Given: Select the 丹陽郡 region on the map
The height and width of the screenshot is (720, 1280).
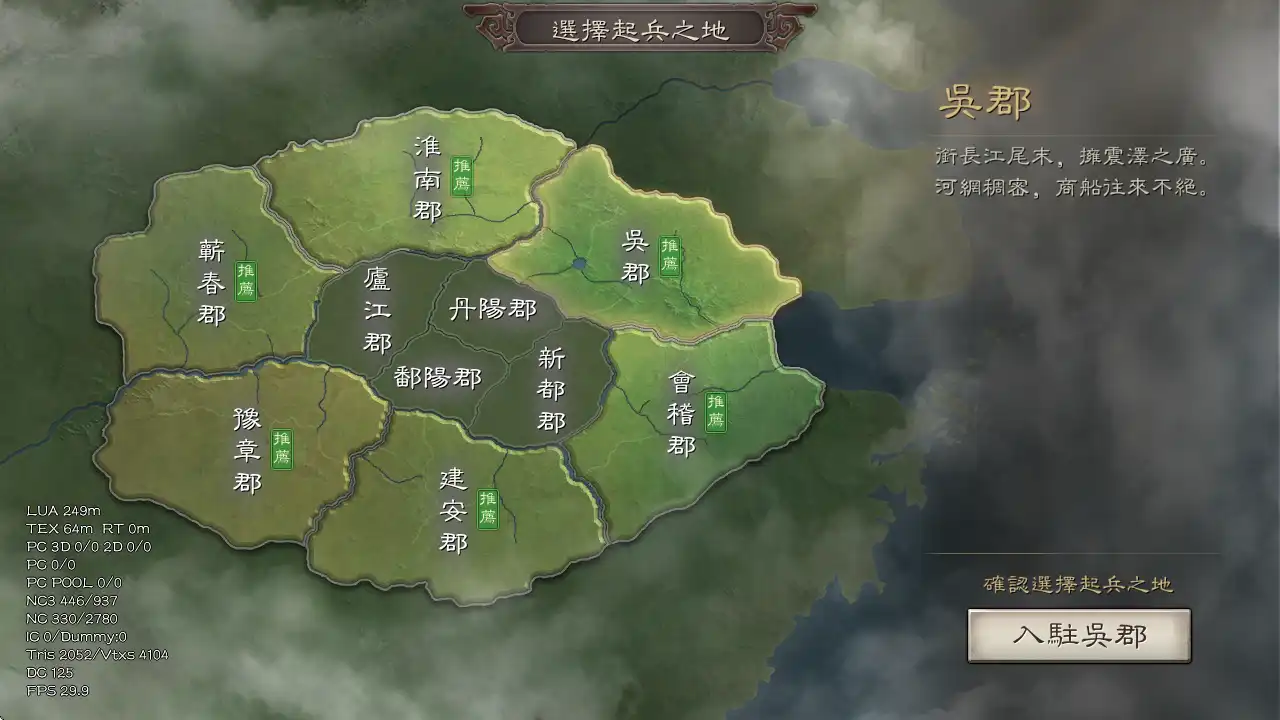Looking at the screenshot, I should pos(494,310).
